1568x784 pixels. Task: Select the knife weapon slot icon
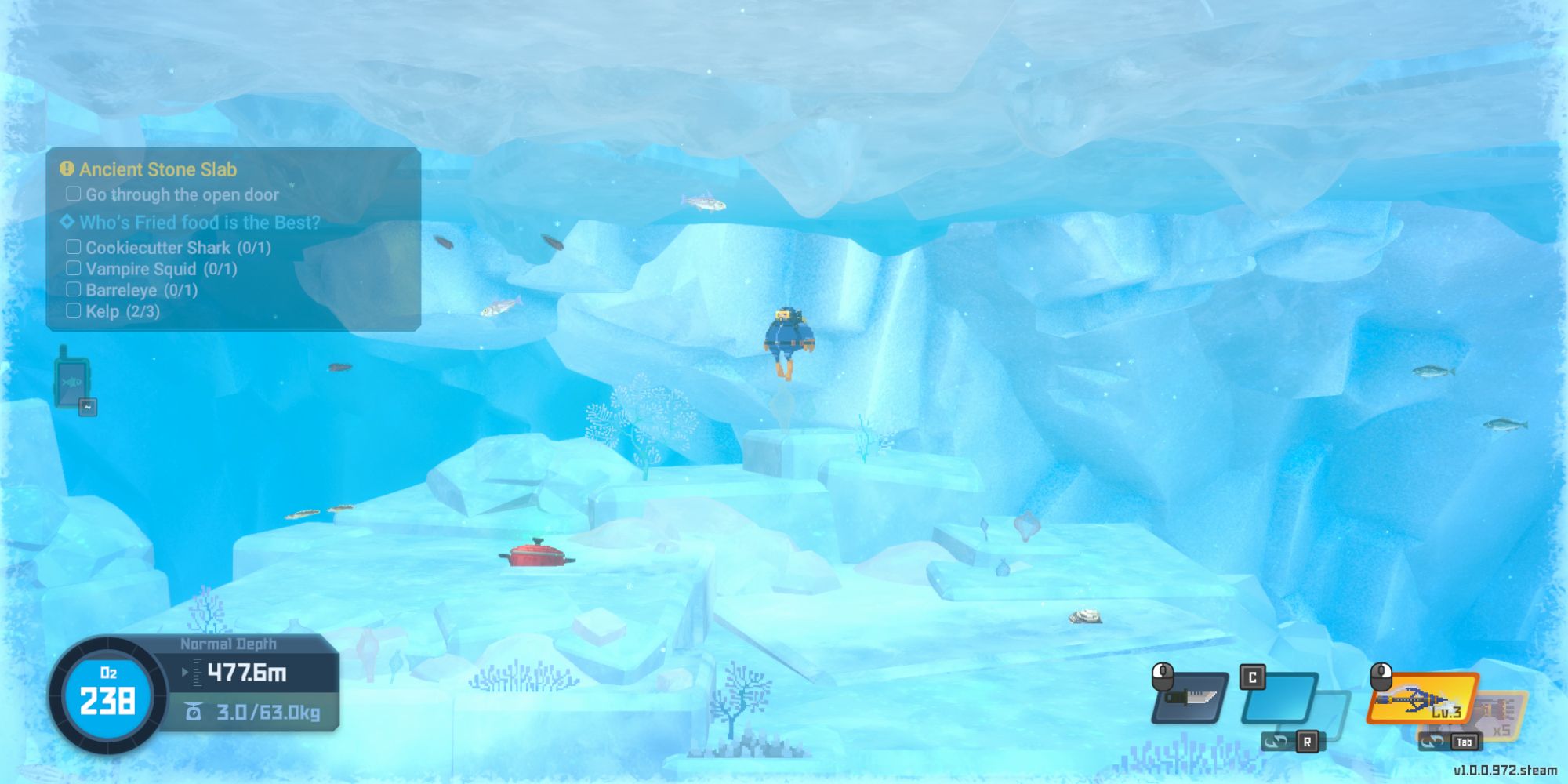tap(1189, 702)
